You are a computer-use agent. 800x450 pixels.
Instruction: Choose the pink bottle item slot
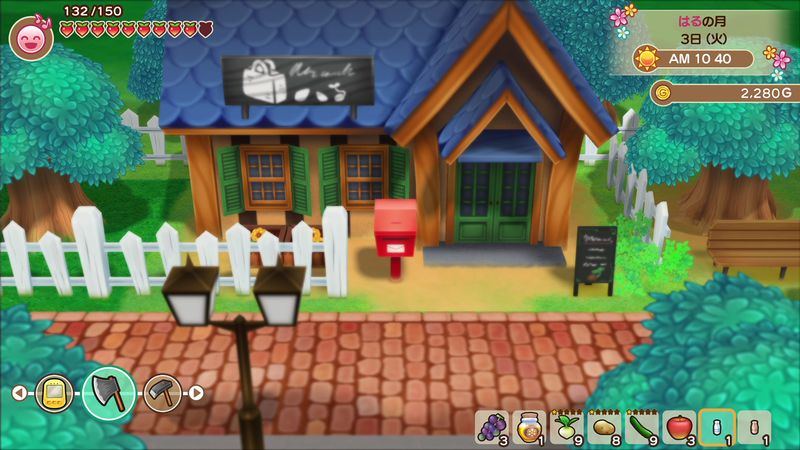click(754, 427)
